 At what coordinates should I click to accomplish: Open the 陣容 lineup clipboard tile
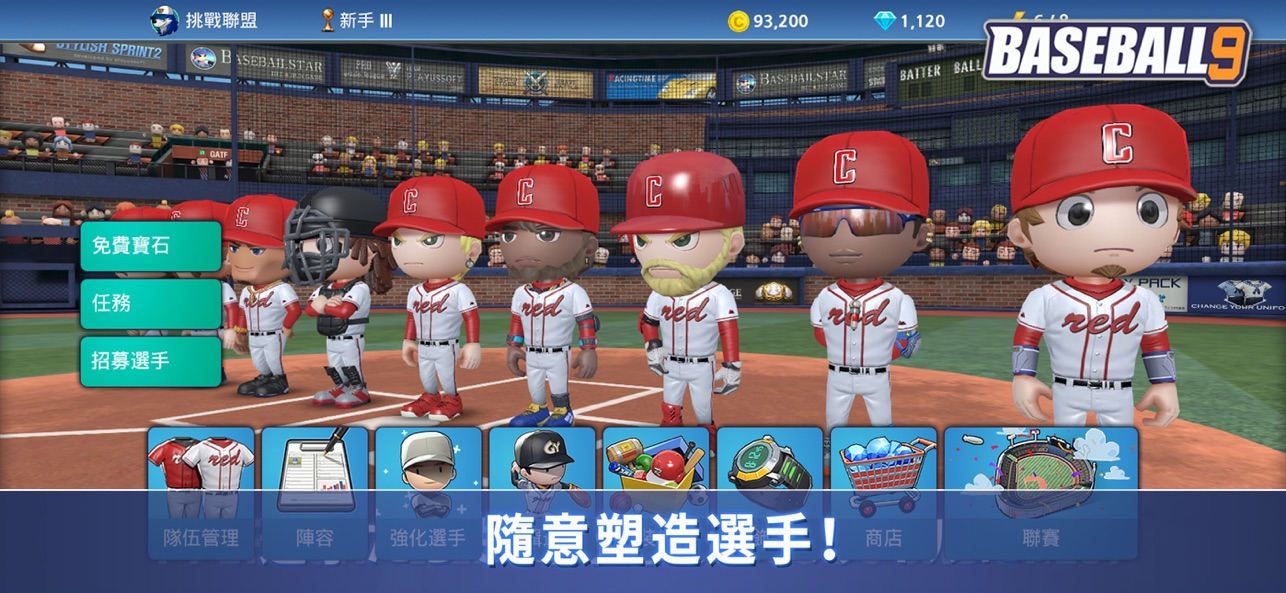coord(315,492)
